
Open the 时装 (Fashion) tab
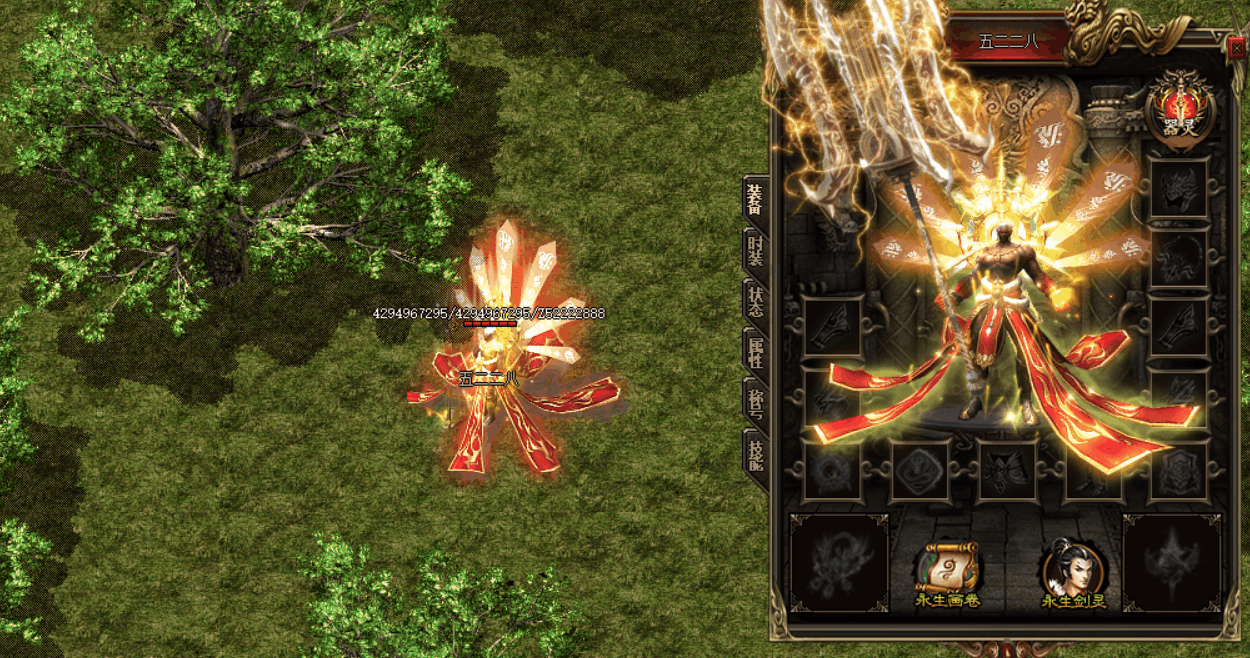point(754,250)
